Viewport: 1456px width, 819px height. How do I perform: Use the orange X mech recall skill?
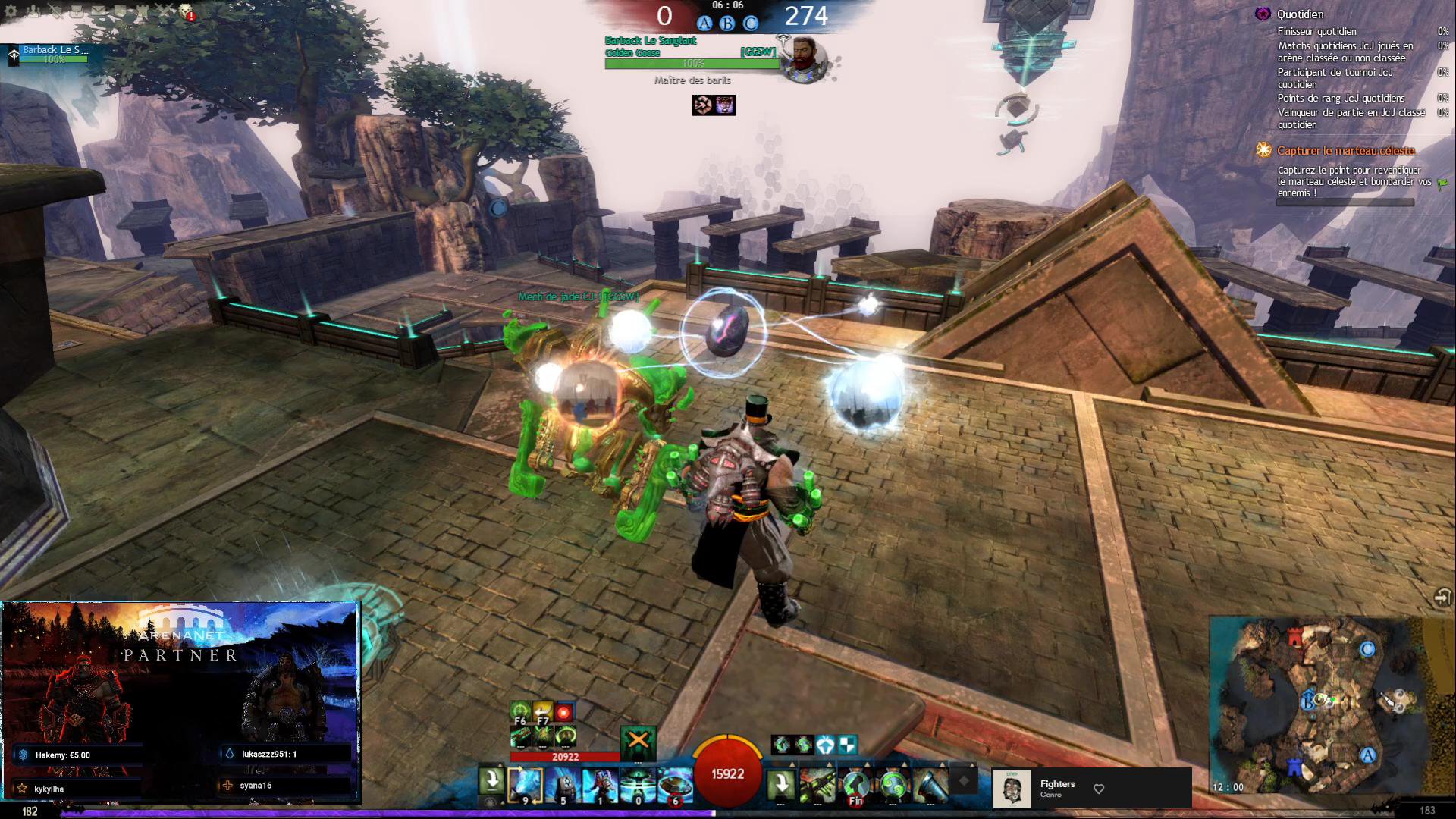click(638, 742)
